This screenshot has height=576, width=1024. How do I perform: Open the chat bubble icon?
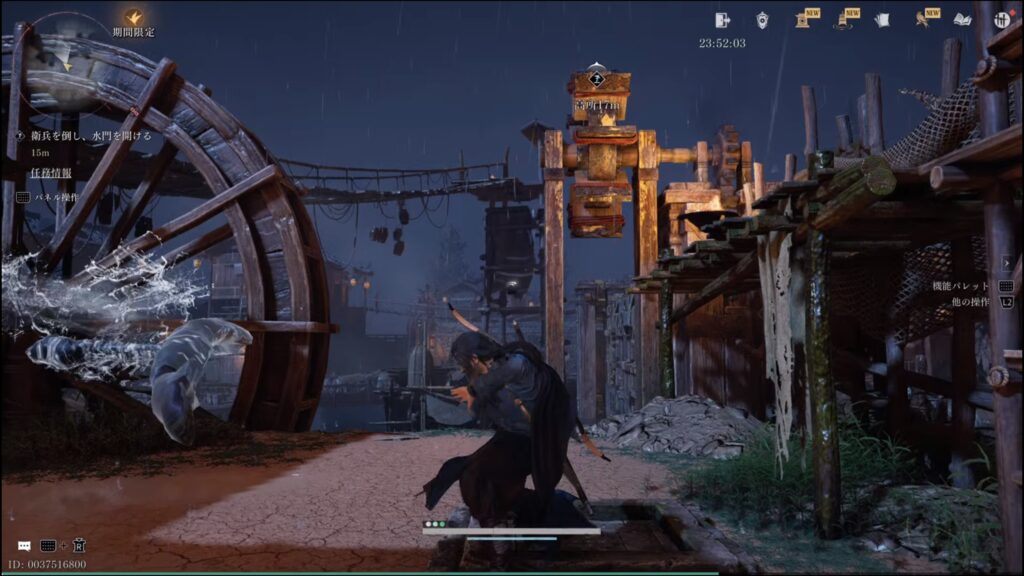pyautogui.click(x=24, y=546)
